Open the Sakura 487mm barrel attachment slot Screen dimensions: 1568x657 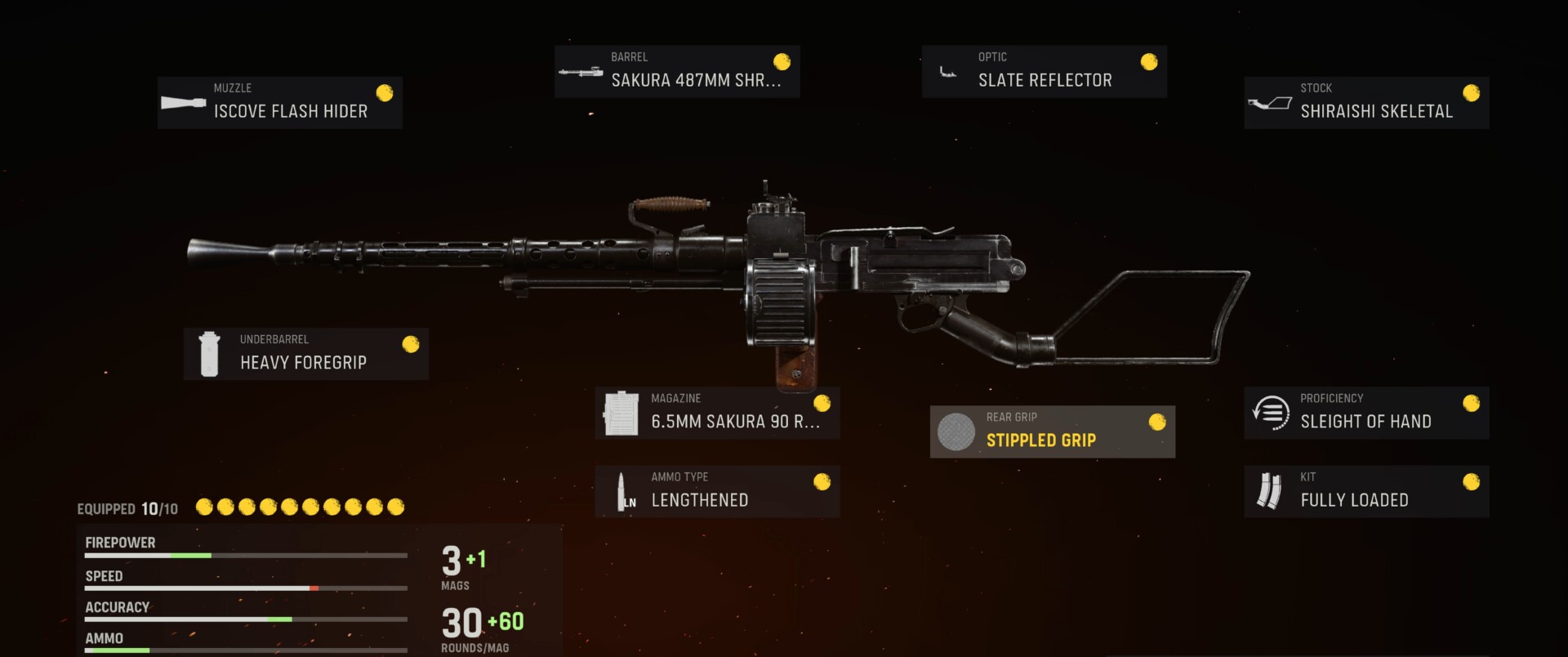click(x=676, y=72)
